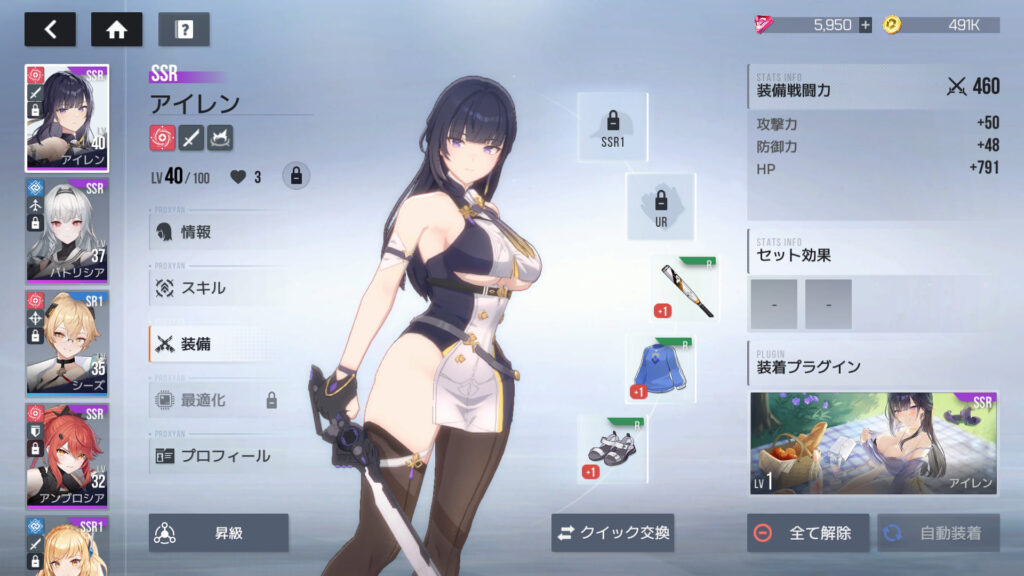Viewport: 1024px width, 576px height.
Task: Select the equipped blue sweater slot
Action: [x=661, y=369]
